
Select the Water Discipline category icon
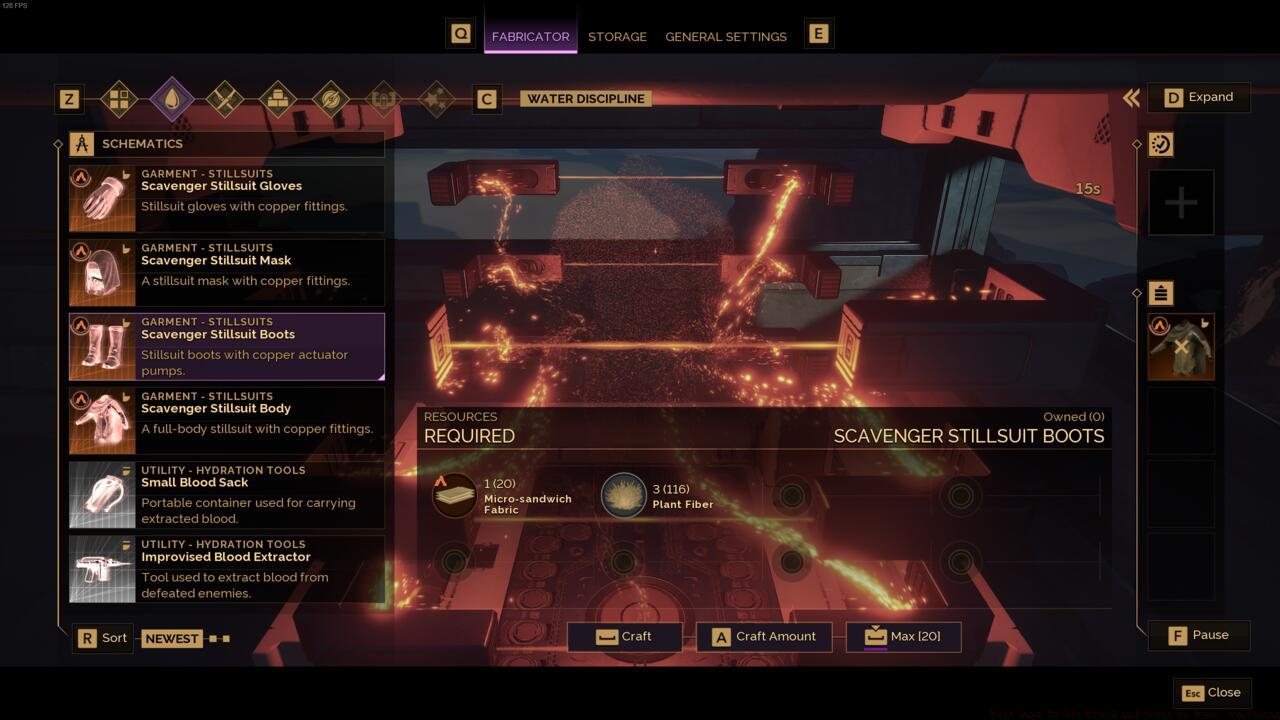click(x=172, y=99)
